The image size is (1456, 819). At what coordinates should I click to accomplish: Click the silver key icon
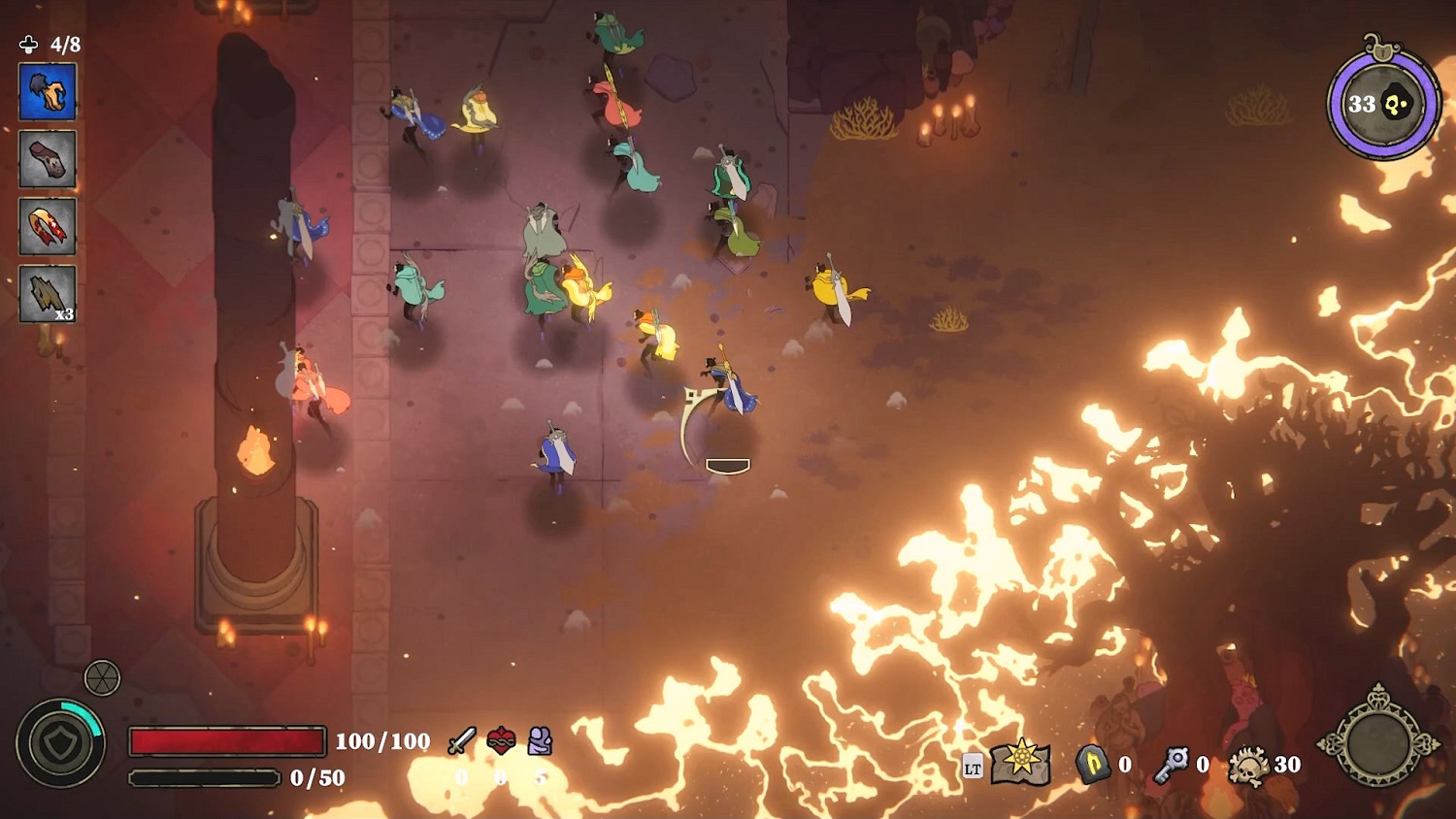[x=1171, y=765]
